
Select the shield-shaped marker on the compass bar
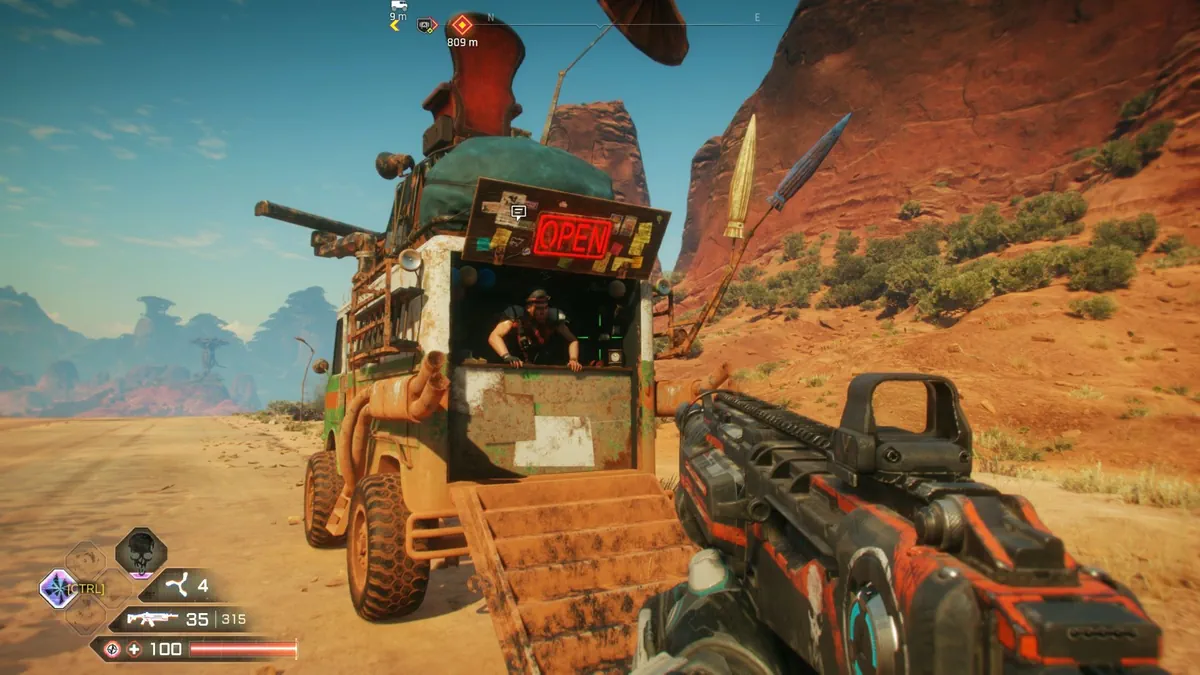(x=427, y=24)
